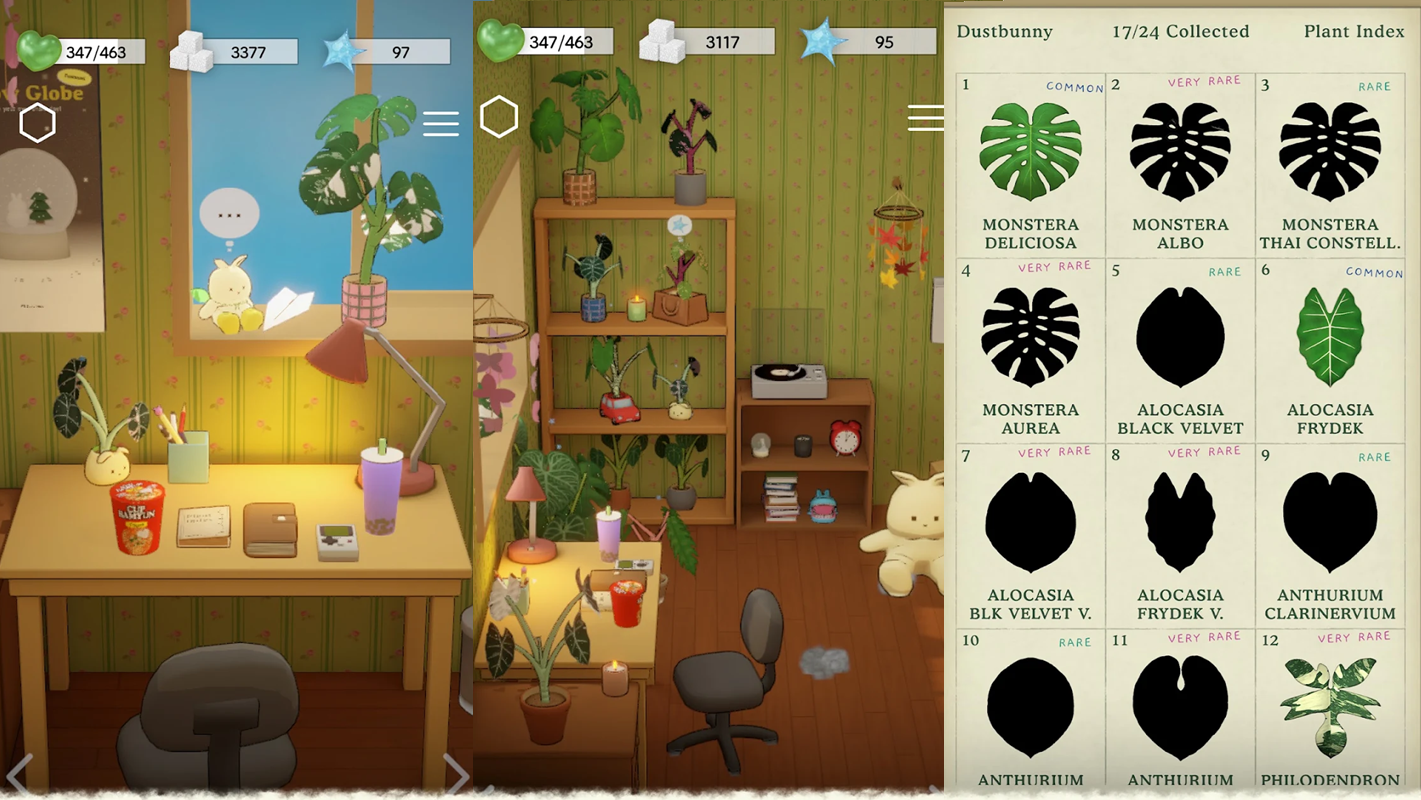1421x800 pixels.
Task: Click the left arrow at the room's bottom
Action: [x=19, y=773]
